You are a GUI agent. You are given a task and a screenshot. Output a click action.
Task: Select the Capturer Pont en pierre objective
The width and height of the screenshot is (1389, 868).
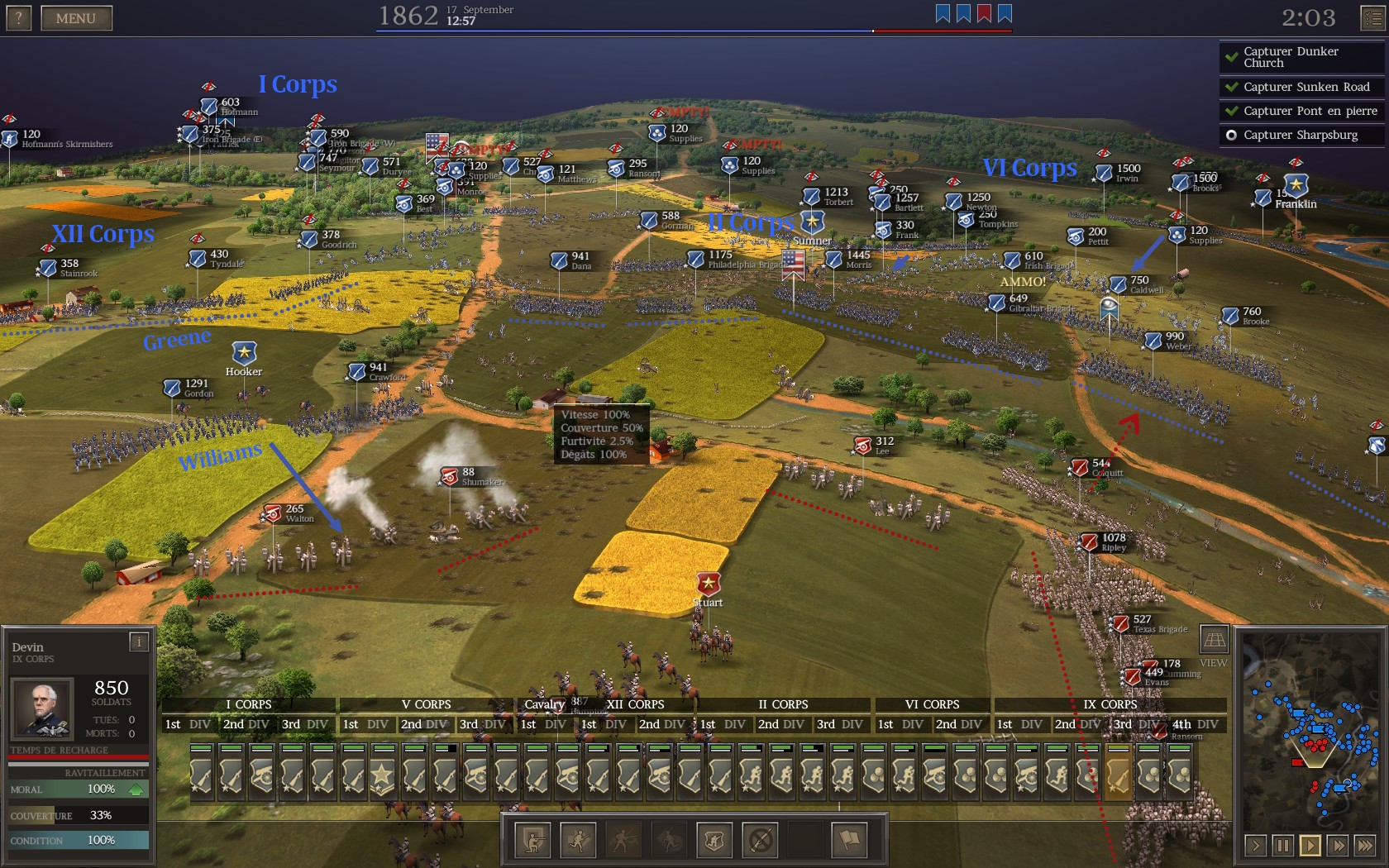click(1301, 111)
